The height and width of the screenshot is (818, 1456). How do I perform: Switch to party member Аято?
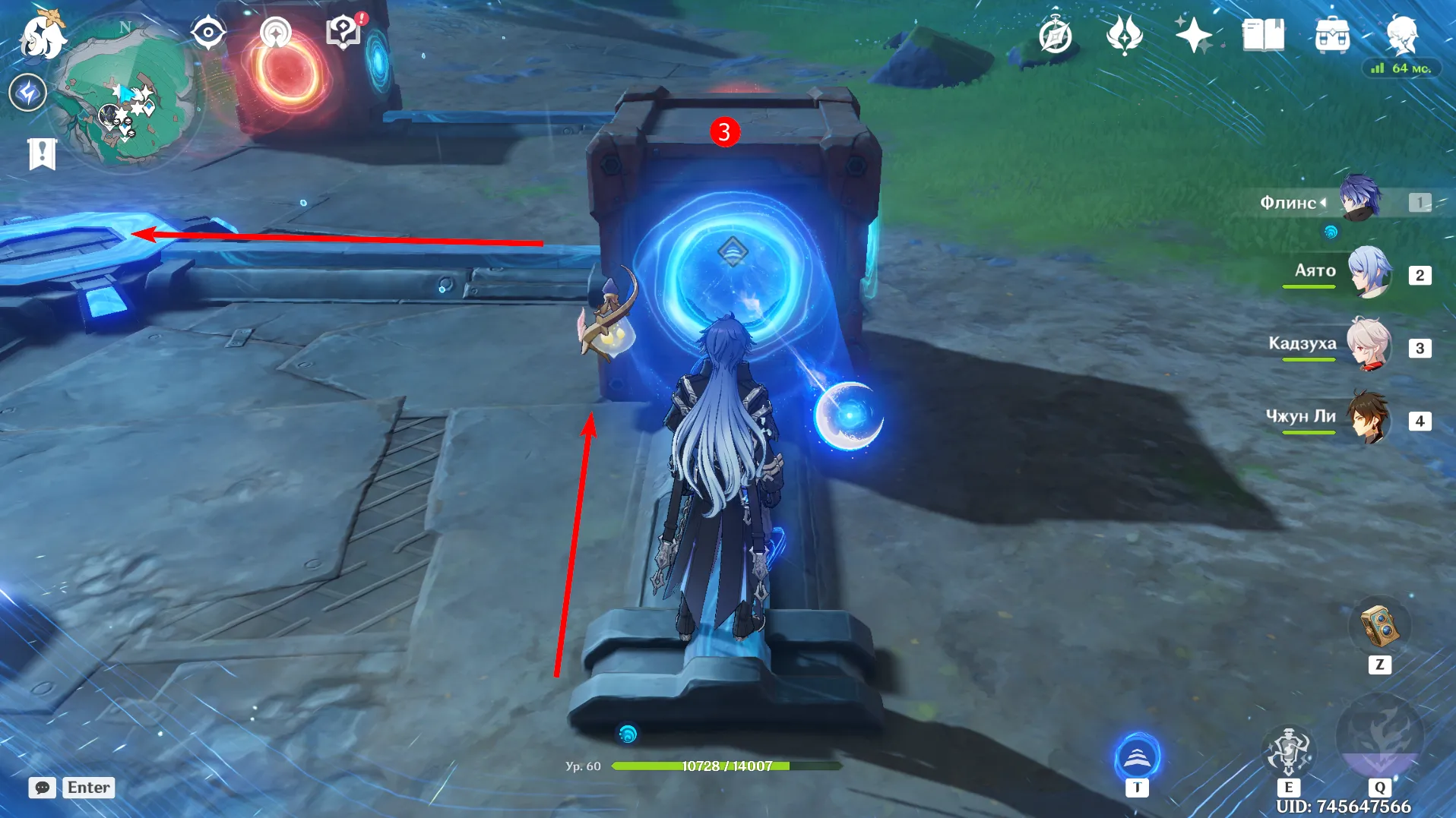tap(1369, 273)
